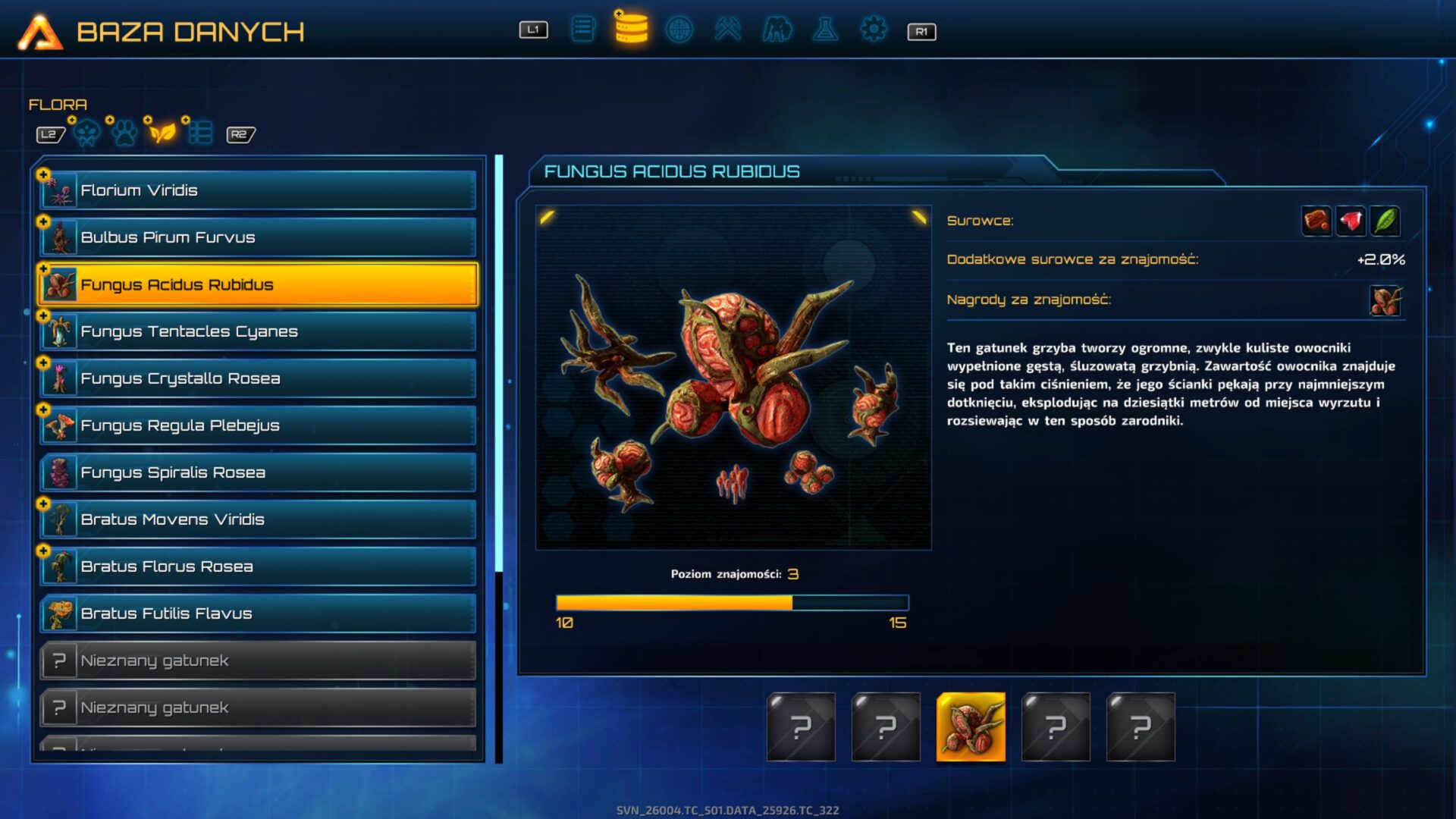View the Bratus Movens Viridis entry

click(x=258, y=519)
